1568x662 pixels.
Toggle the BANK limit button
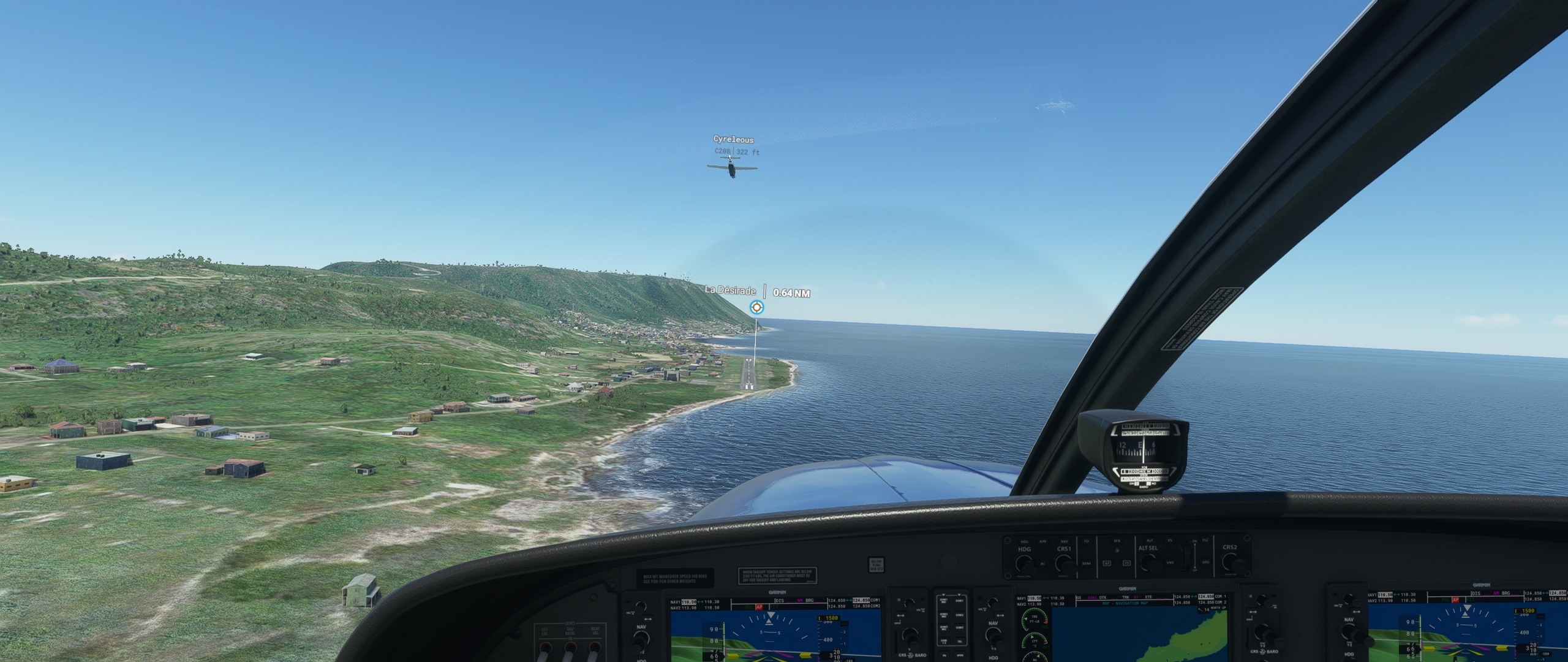[1087, 563]
